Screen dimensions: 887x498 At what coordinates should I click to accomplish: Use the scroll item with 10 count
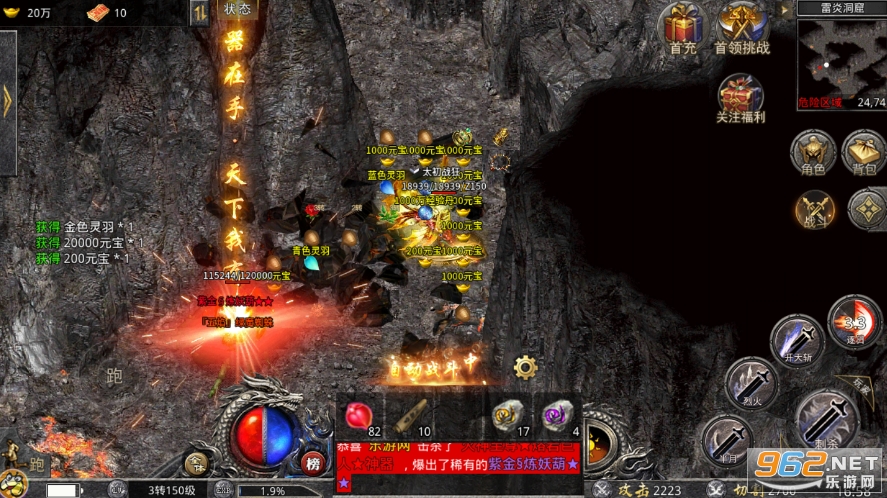tap(410, 415)
